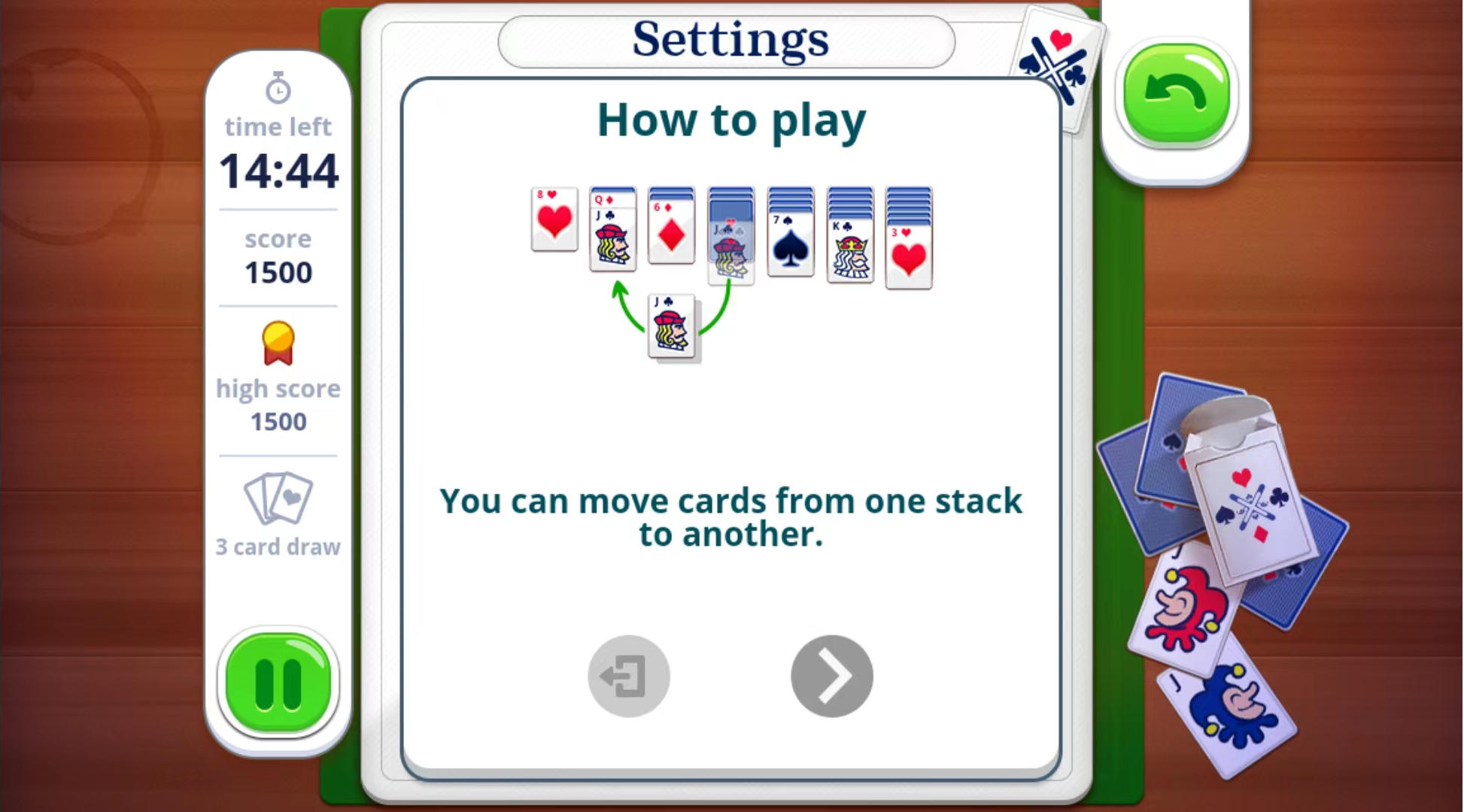Select the 3 card draw fan icon
This screenshot has width=1464, height=812.
click(x=278, y=496)
